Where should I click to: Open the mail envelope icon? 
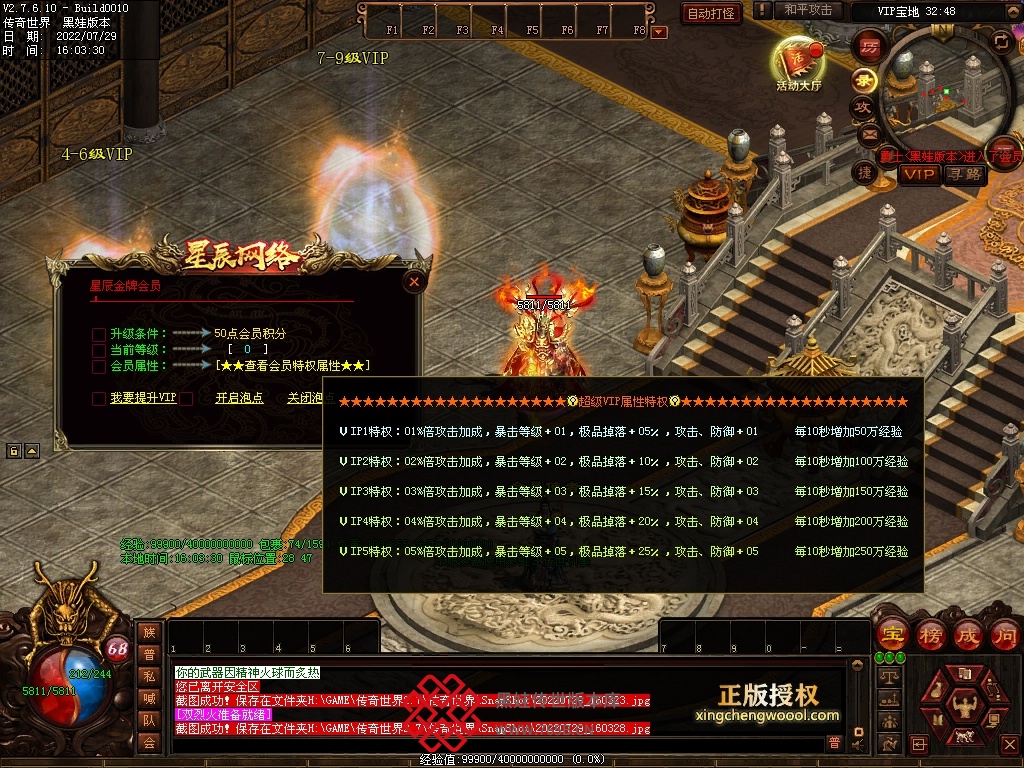[x=868, y=134]
